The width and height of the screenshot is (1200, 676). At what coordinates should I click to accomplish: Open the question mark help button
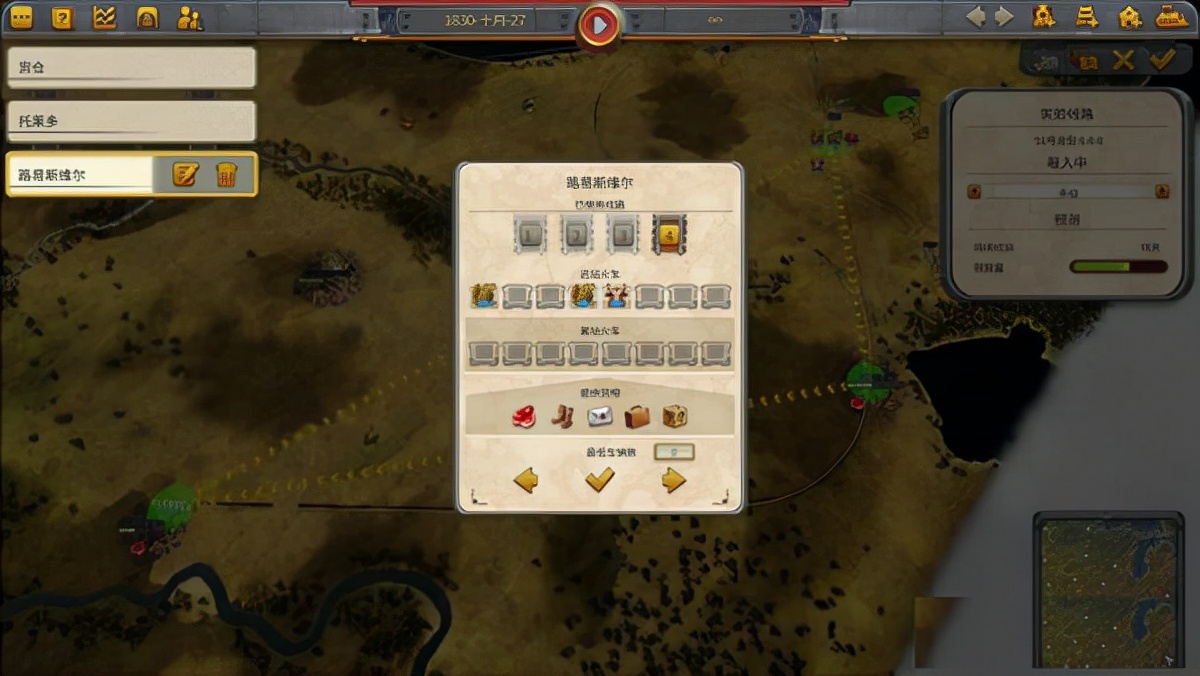tap(62, 17)
